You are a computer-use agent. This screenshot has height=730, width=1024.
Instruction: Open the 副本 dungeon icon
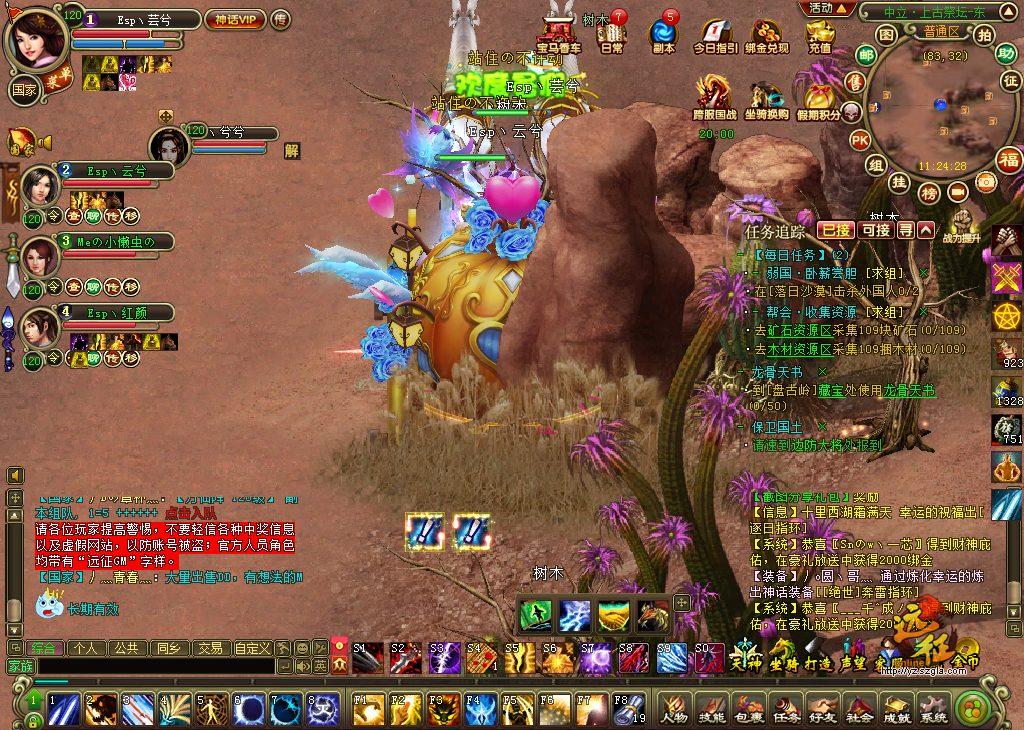coord(662,33)
